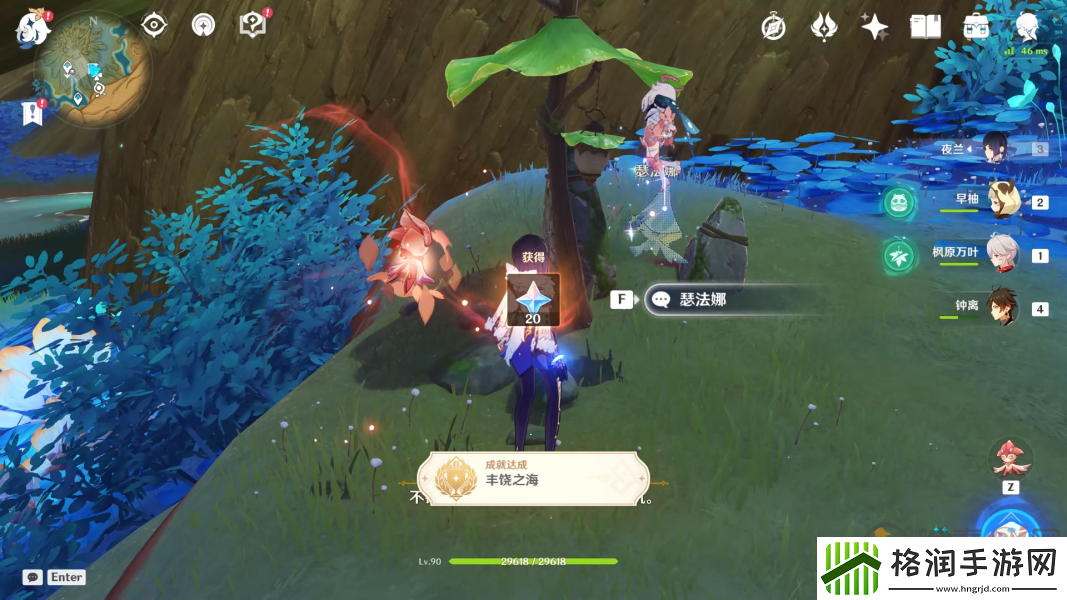Switch to party member 枫原万叶
Viewport: 1067px width, 600px height.
1001,254
